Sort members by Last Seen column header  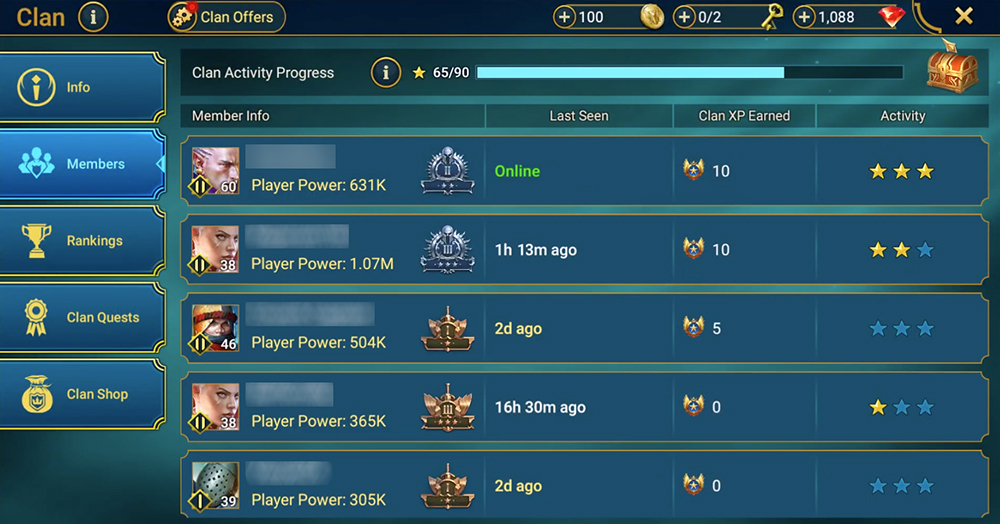(x=578, y=116)
